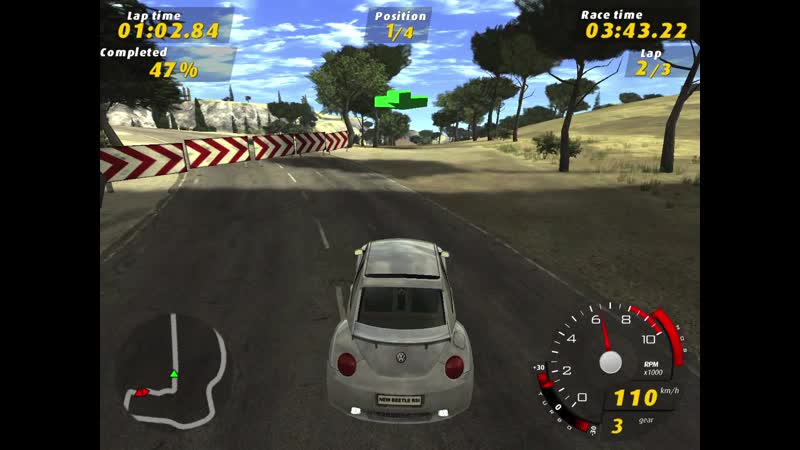Select the green player marker on minimap

tap(173, 374)
